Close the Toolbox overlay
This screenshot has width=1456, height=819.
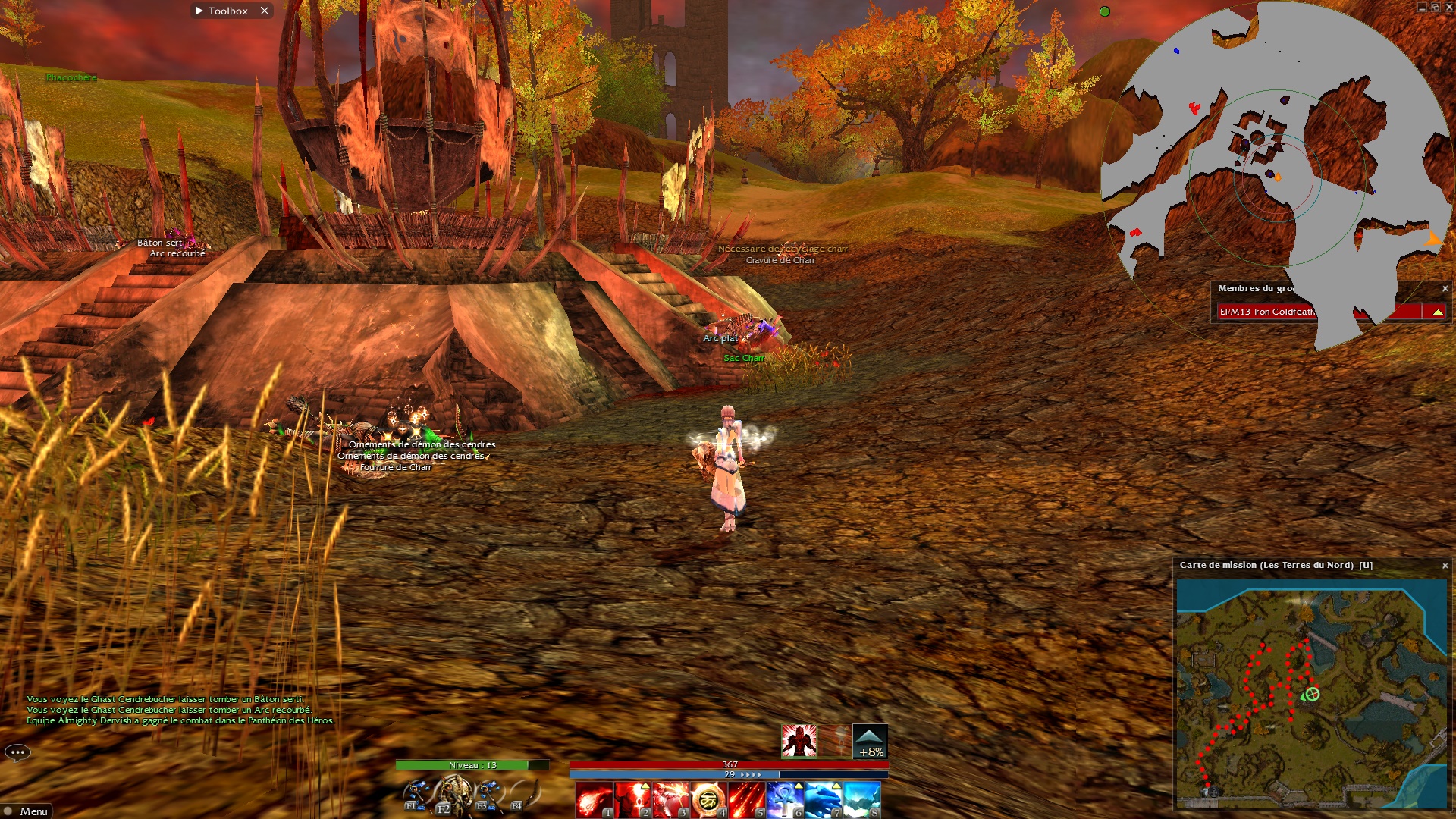click(x=265, y=11)
